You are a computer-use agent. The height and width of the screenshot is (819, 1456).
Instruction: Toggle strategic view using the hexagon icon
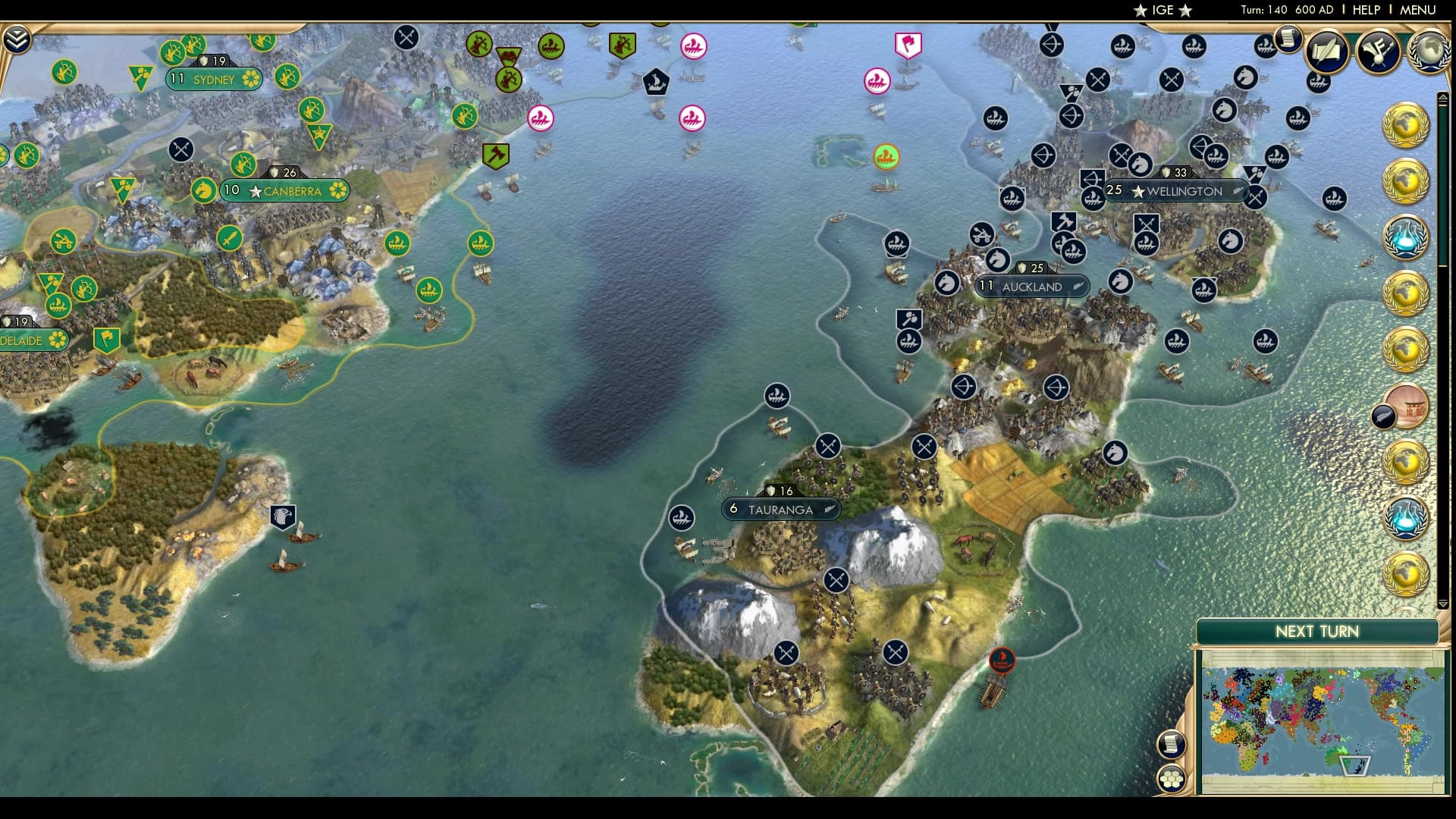1170,780
